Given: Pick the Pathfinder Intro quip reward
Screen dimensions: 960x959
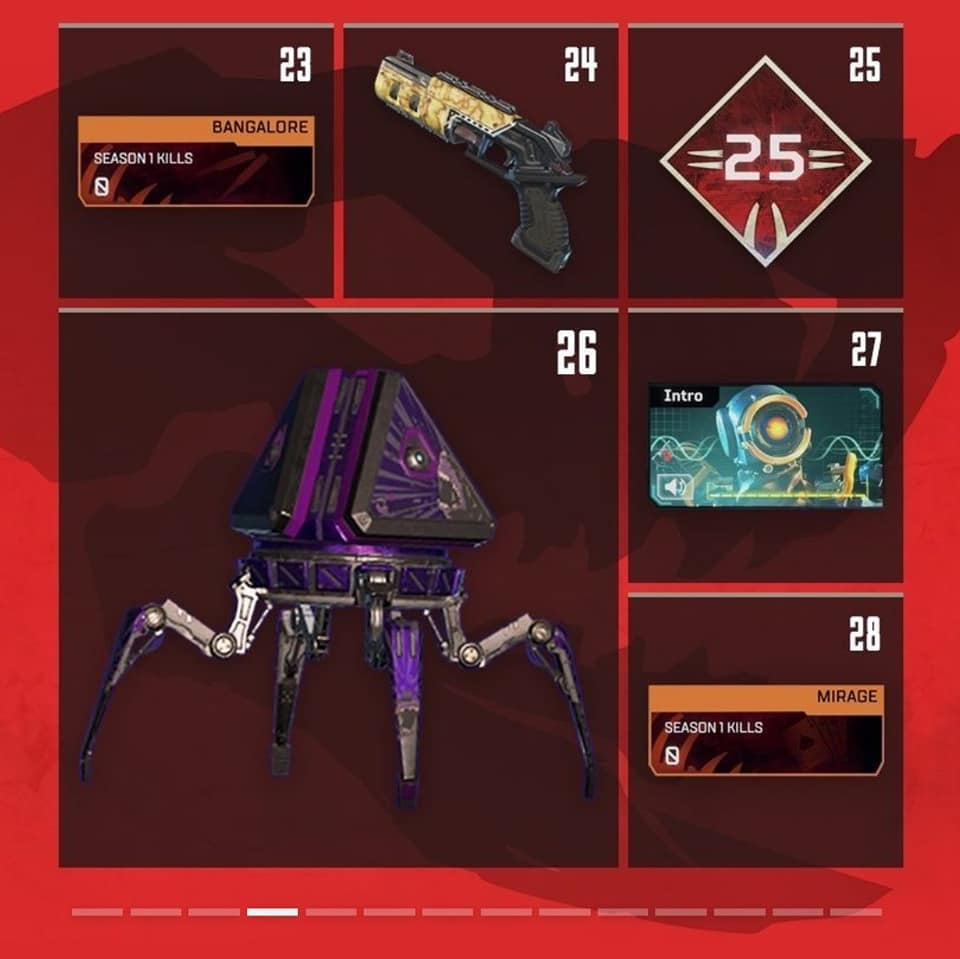Looking at the screenshot, I should pyautogui.click(x=765, y=443).
